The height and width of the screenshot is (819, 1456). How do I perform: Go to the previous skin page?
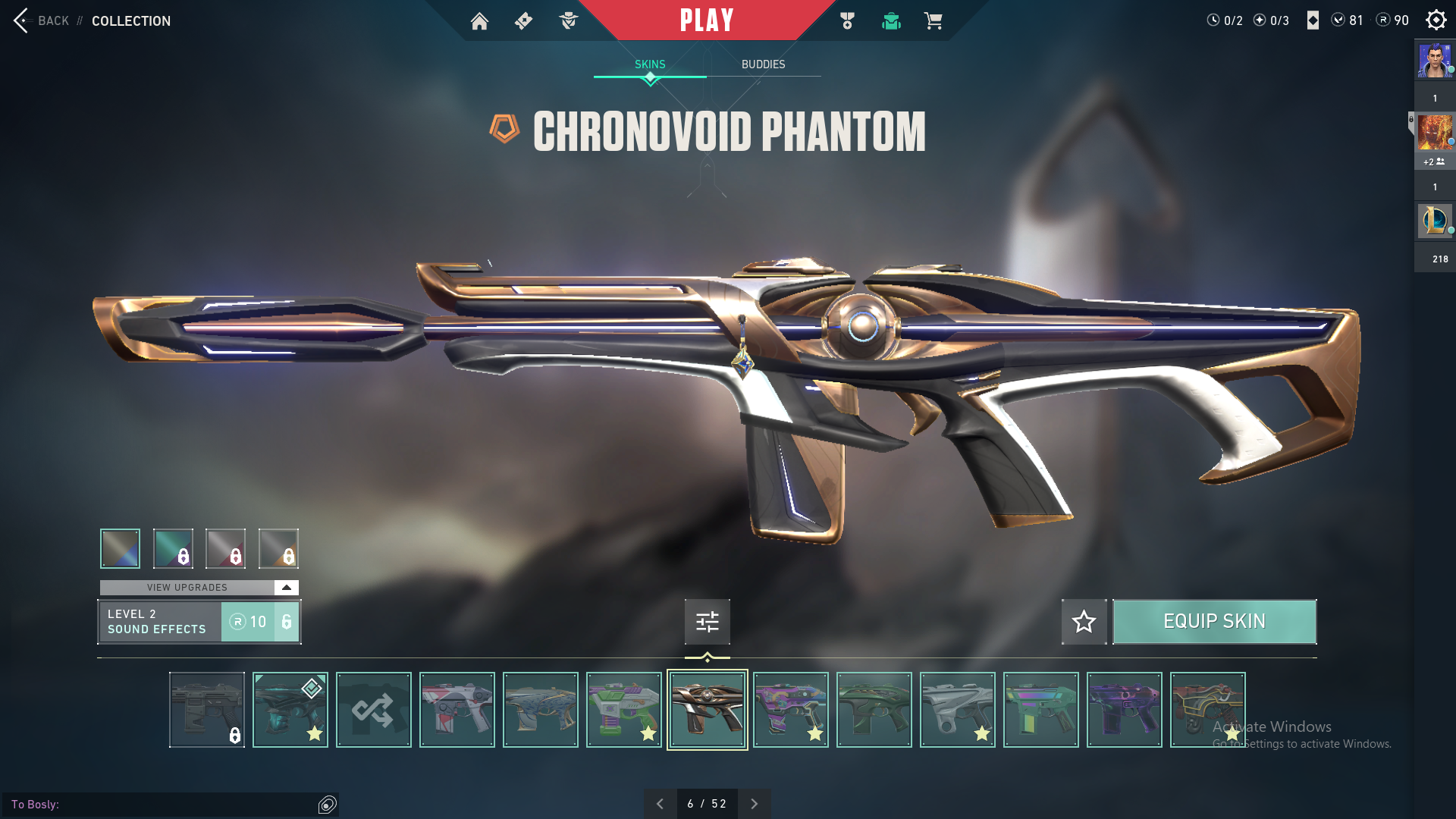tap(660, 804)
